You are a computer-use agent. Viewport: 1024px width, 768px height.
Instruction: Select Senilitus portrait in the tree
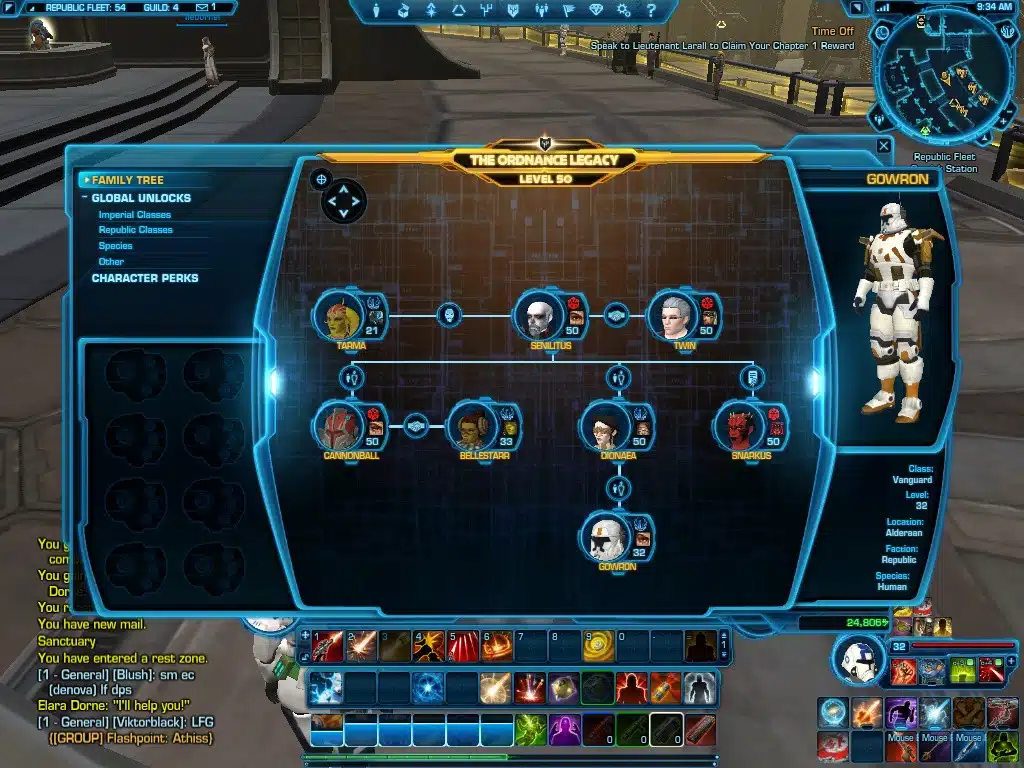tap(538, 316)
